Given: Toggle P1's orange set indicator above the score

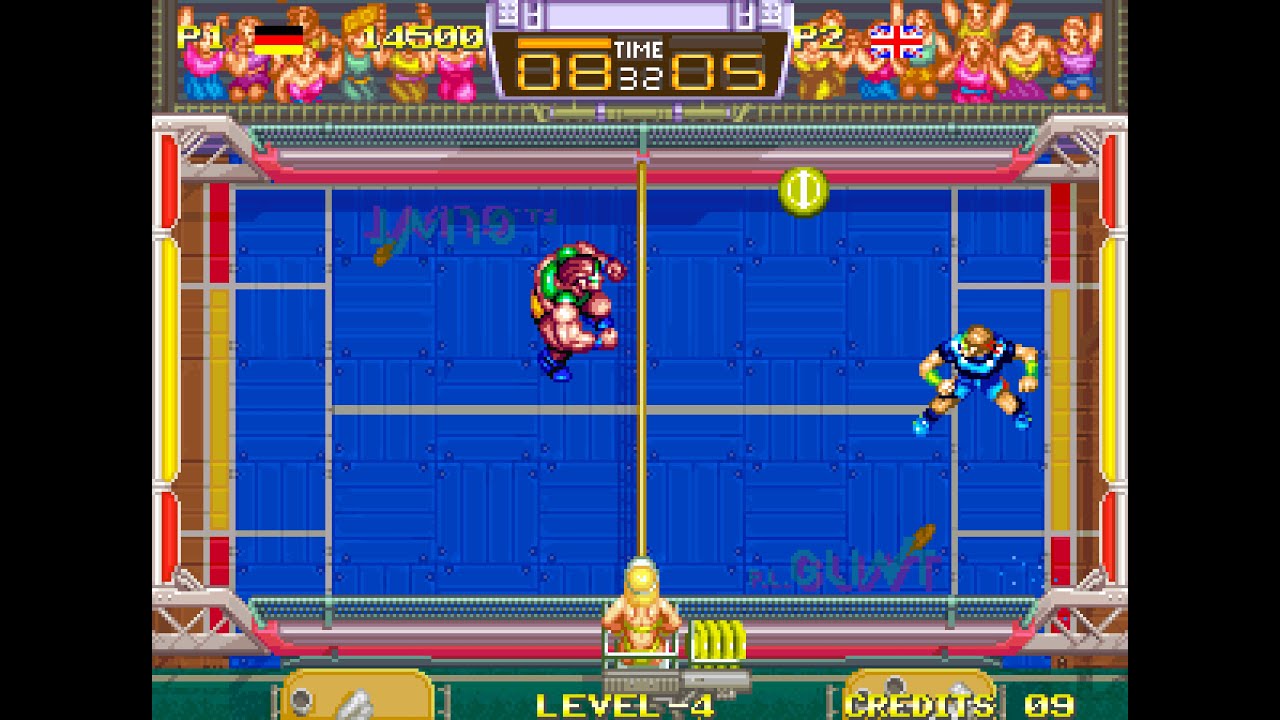Looking at the screenshot, I should [x=565, y=42].
